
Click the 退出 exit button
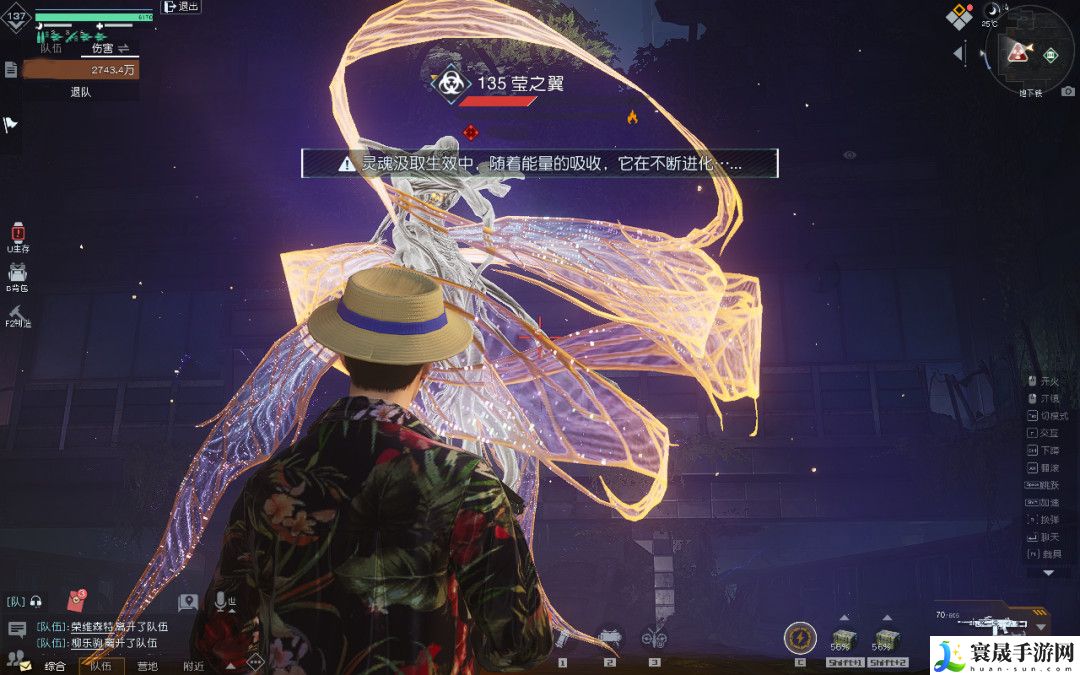pyautogui.click(x=180, y=7)
